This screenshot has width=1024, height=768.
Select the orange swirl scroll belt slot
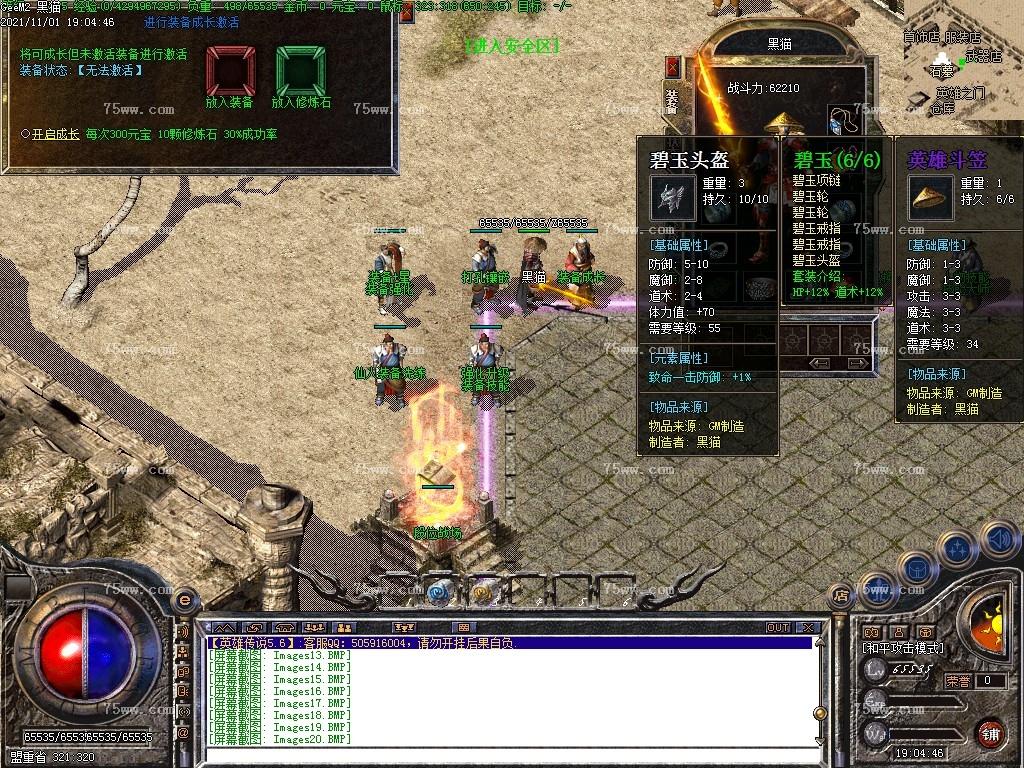pyautogui.click(x=482, y=592)
